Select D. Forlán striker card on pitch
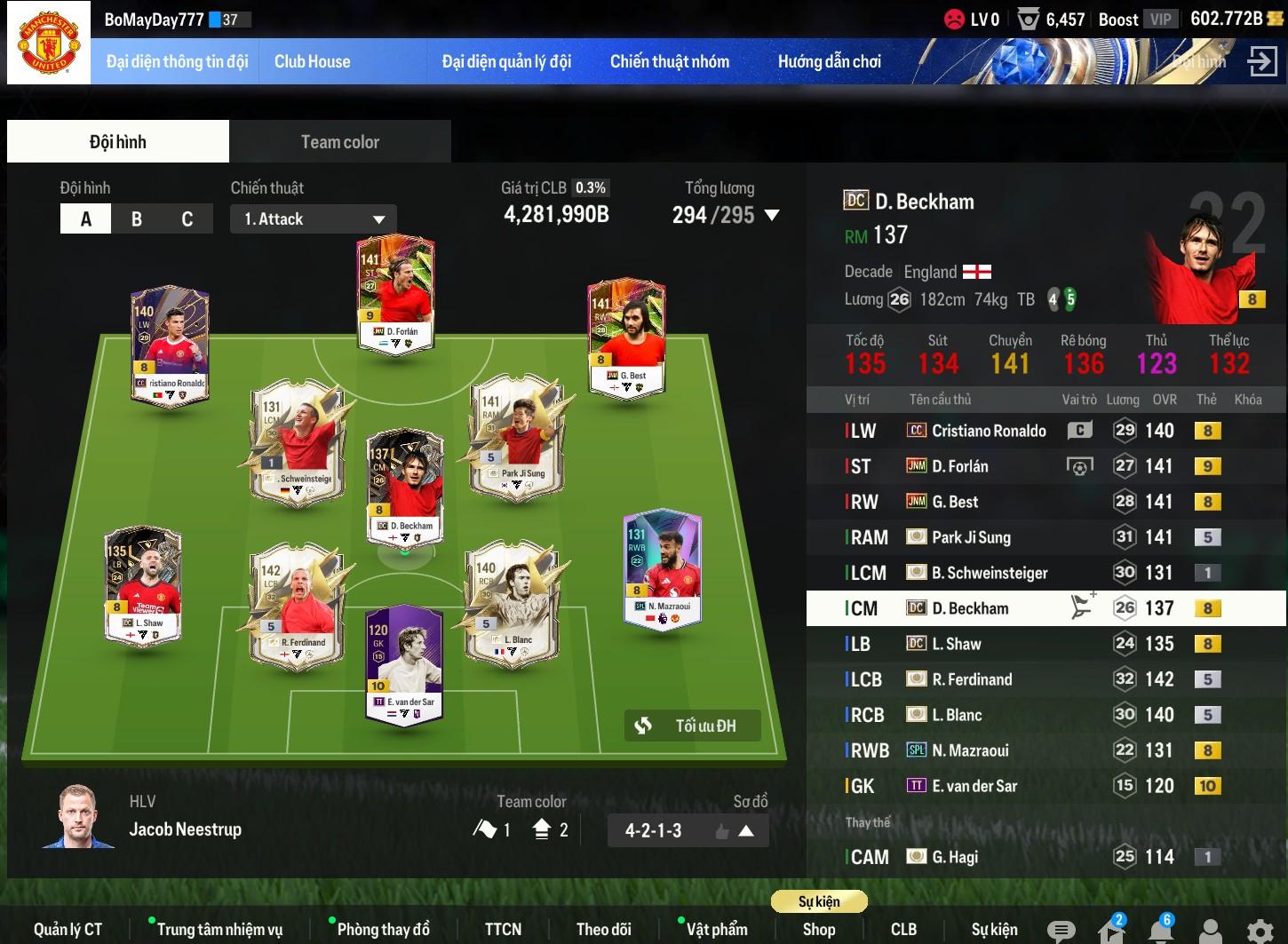The width and height of the screenshot is (1288, 944). [x=395, y=293]
